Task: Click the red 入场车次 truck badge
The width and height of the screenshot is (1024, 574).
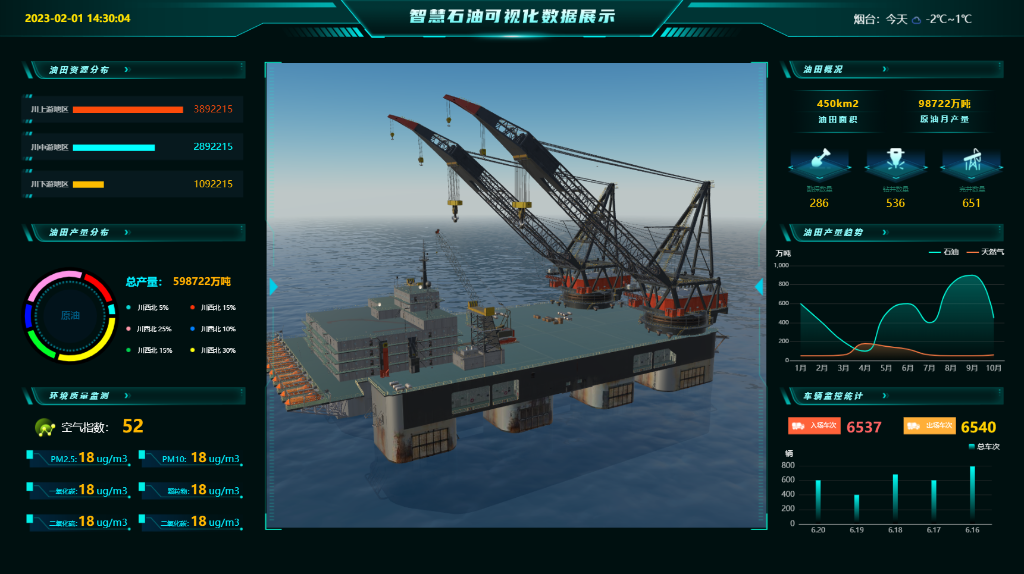Action: [x=814, y=426]
